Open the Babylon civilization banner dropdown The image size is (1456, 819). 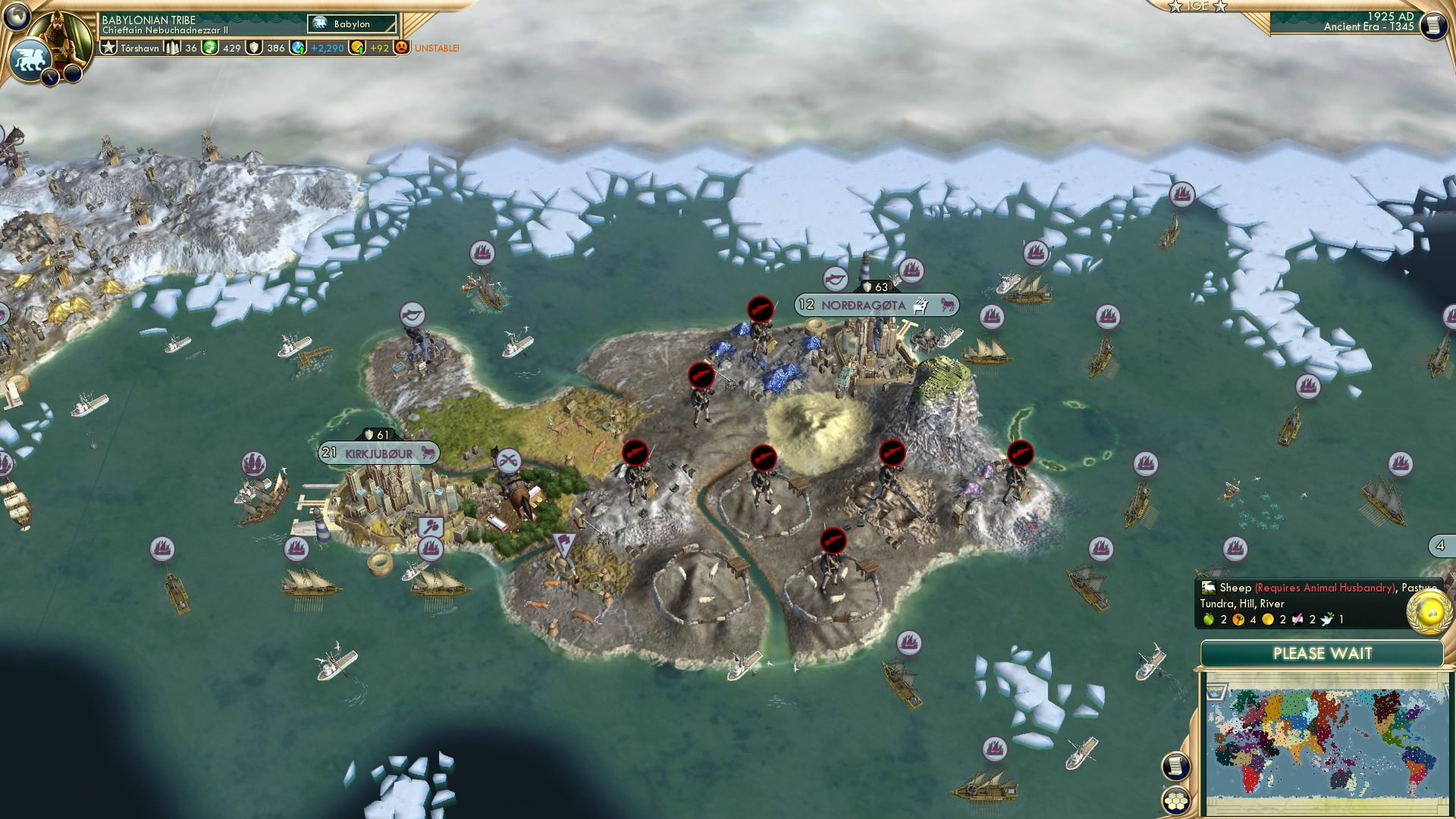350,24
